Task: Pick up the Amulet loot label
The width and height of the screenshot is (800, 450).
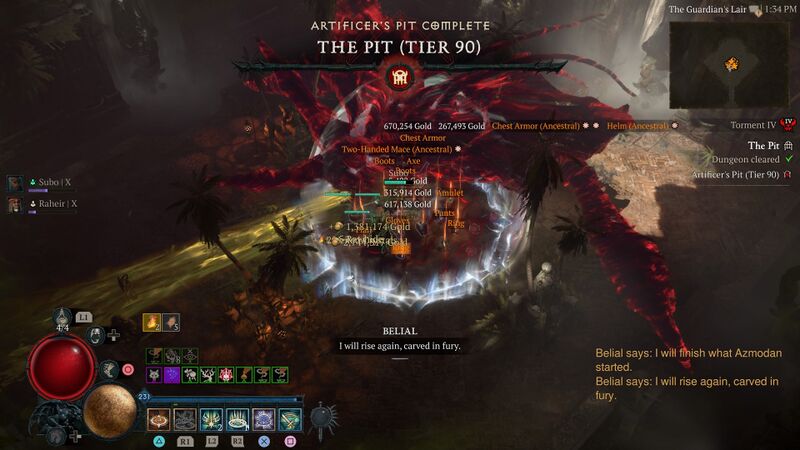Action: pos(450,192)
